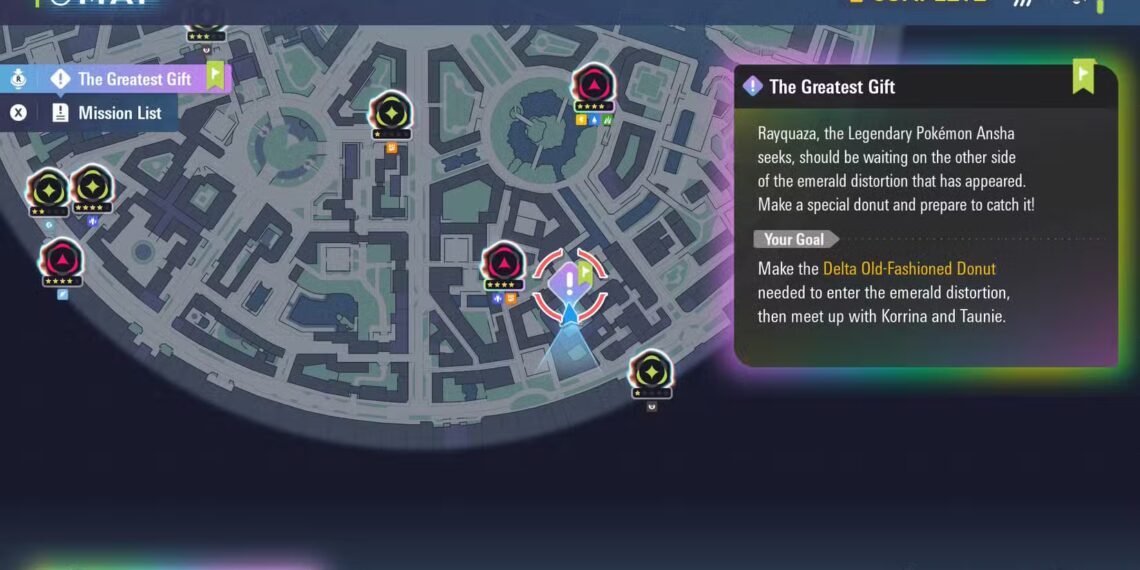Screen dimensions: 1140x570
Task: Select the four-star green distortion marker
Action: pyautogui.click(x=91, y=186)
